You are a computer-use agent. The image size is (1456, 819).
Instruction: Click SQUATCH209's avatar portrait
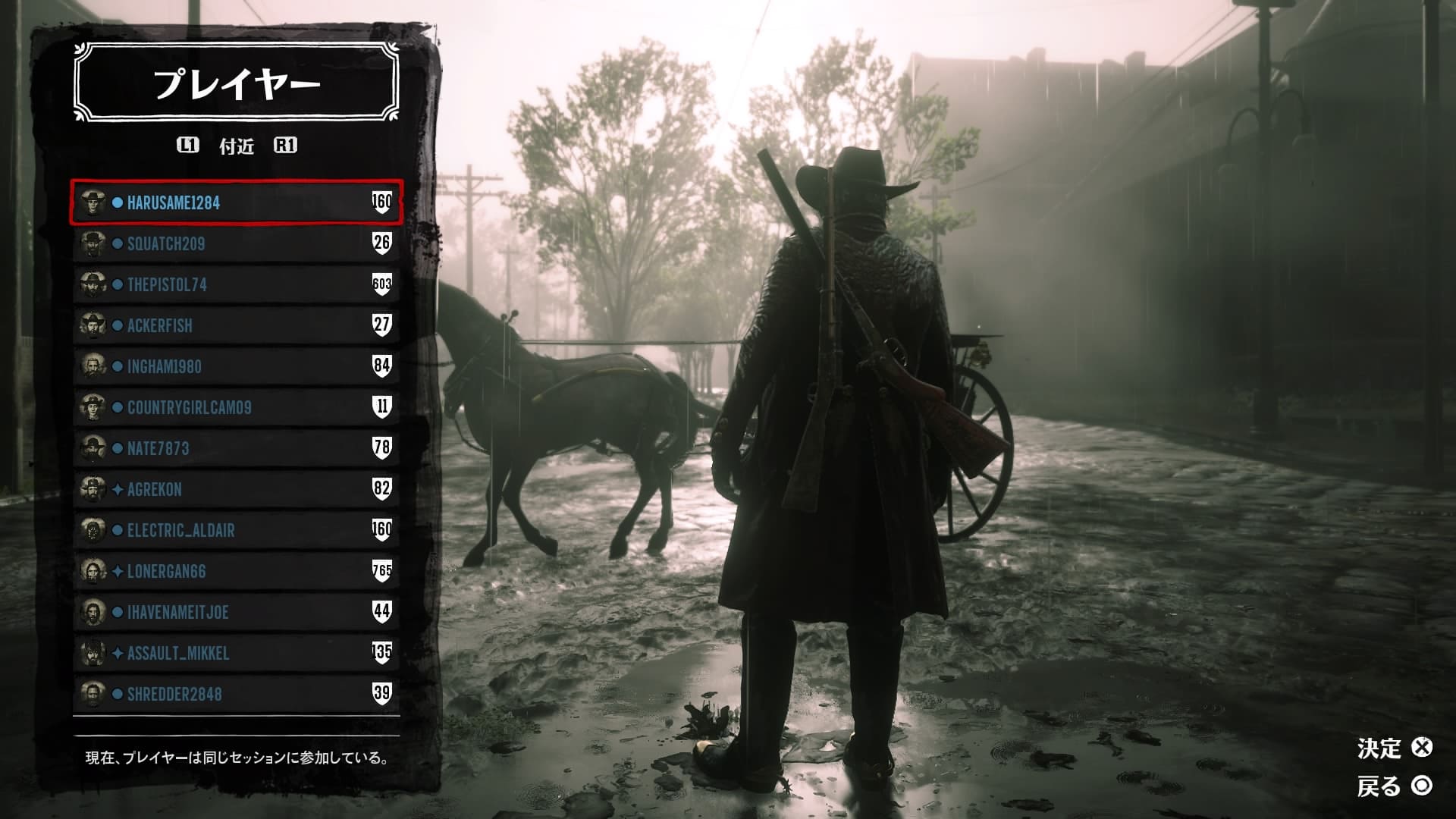[x=93, y=244]
